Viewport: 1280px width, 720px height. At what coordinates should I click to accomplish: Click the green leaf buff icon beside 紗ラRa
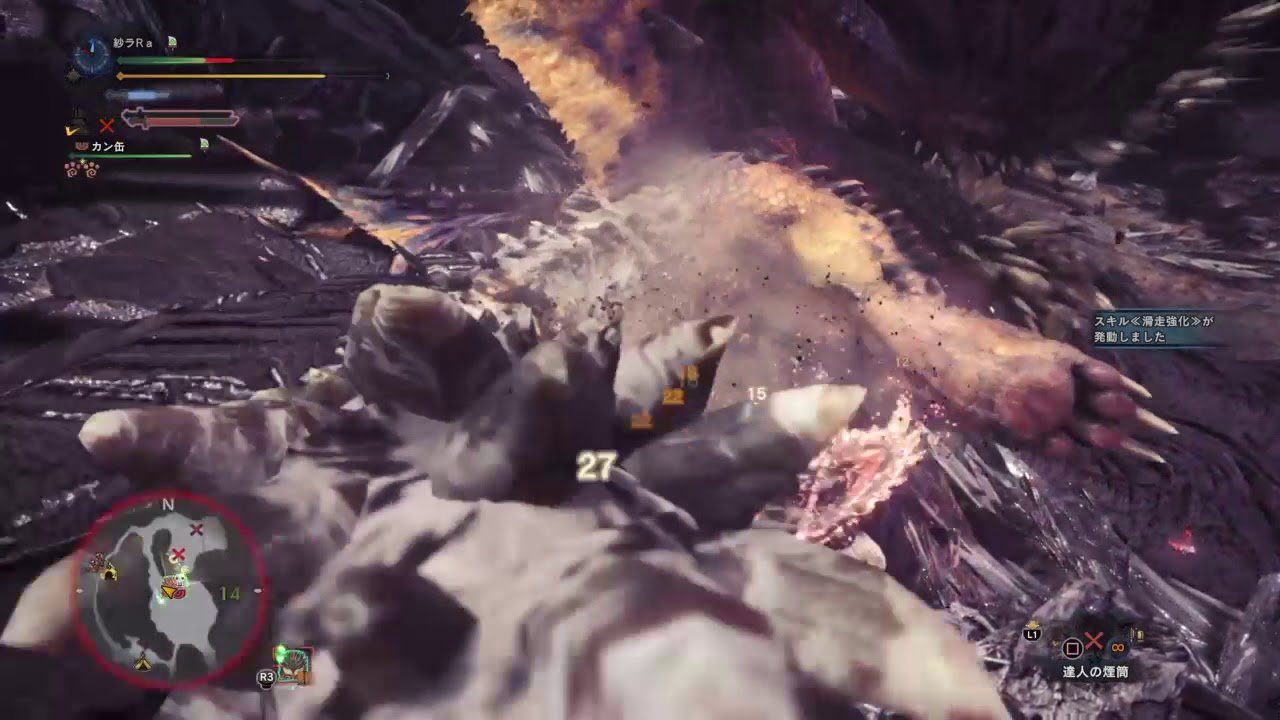pyautogui.click(x=171, y=42)
